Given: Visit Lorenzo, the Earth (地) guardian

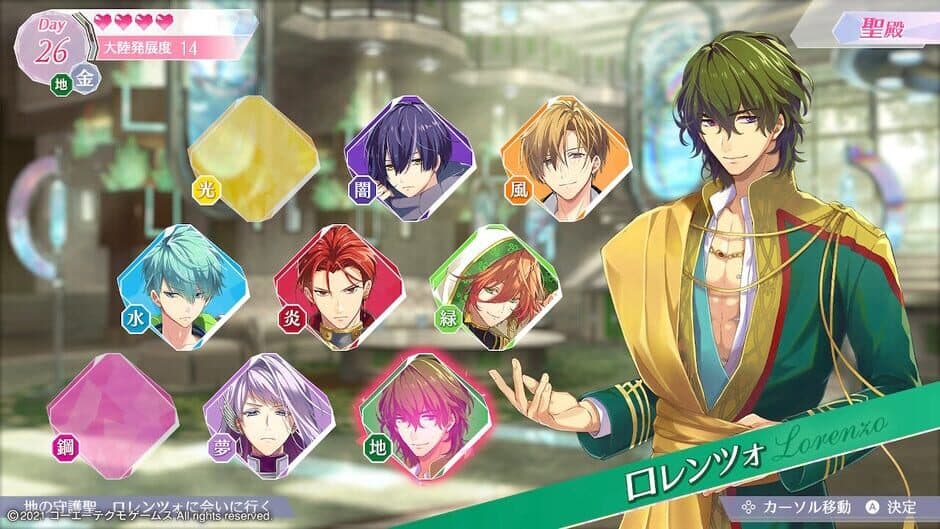Looking at the screenshot, I should 425,416.
